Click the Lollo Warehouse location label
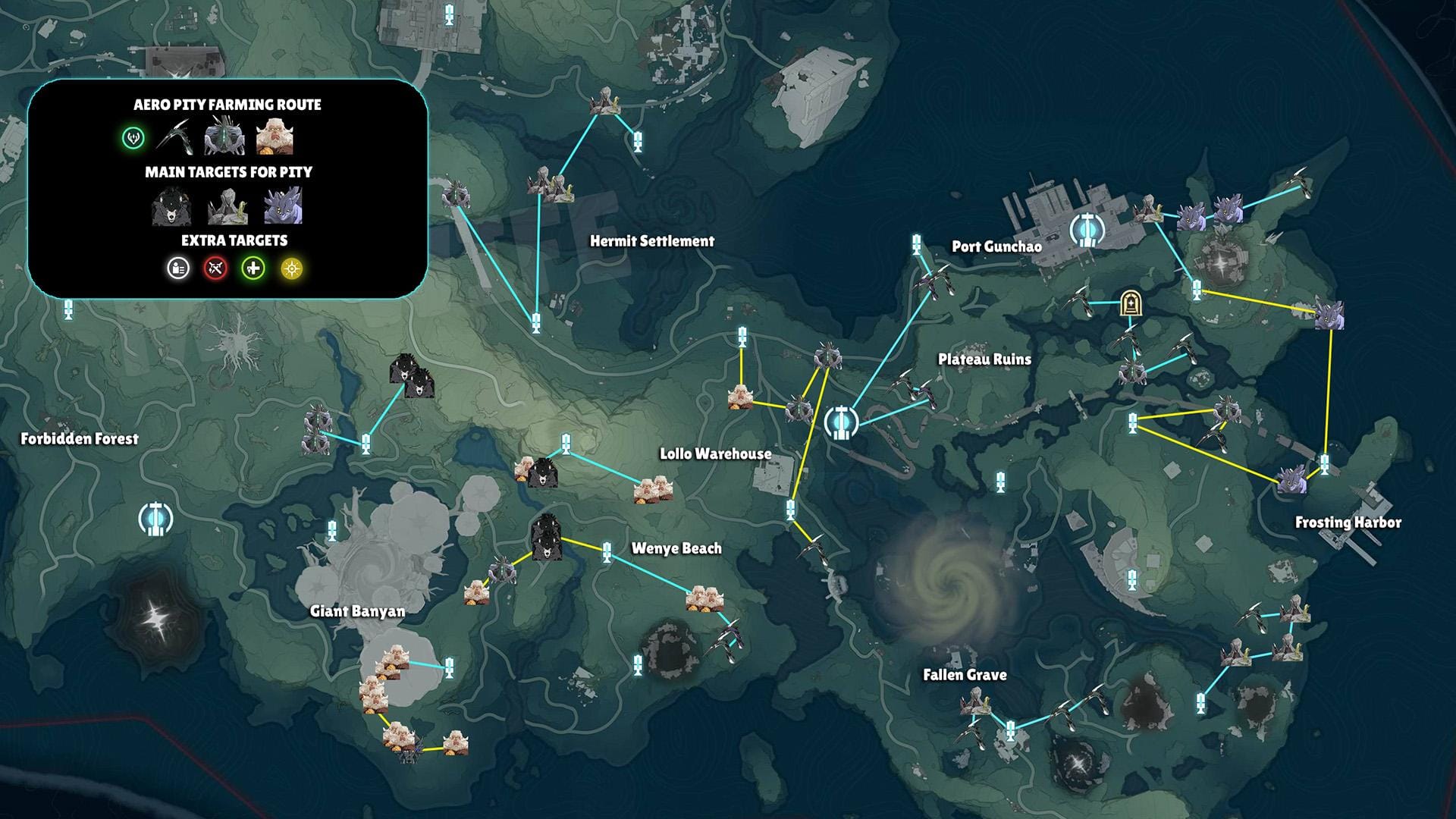 [x=715, y=454]
